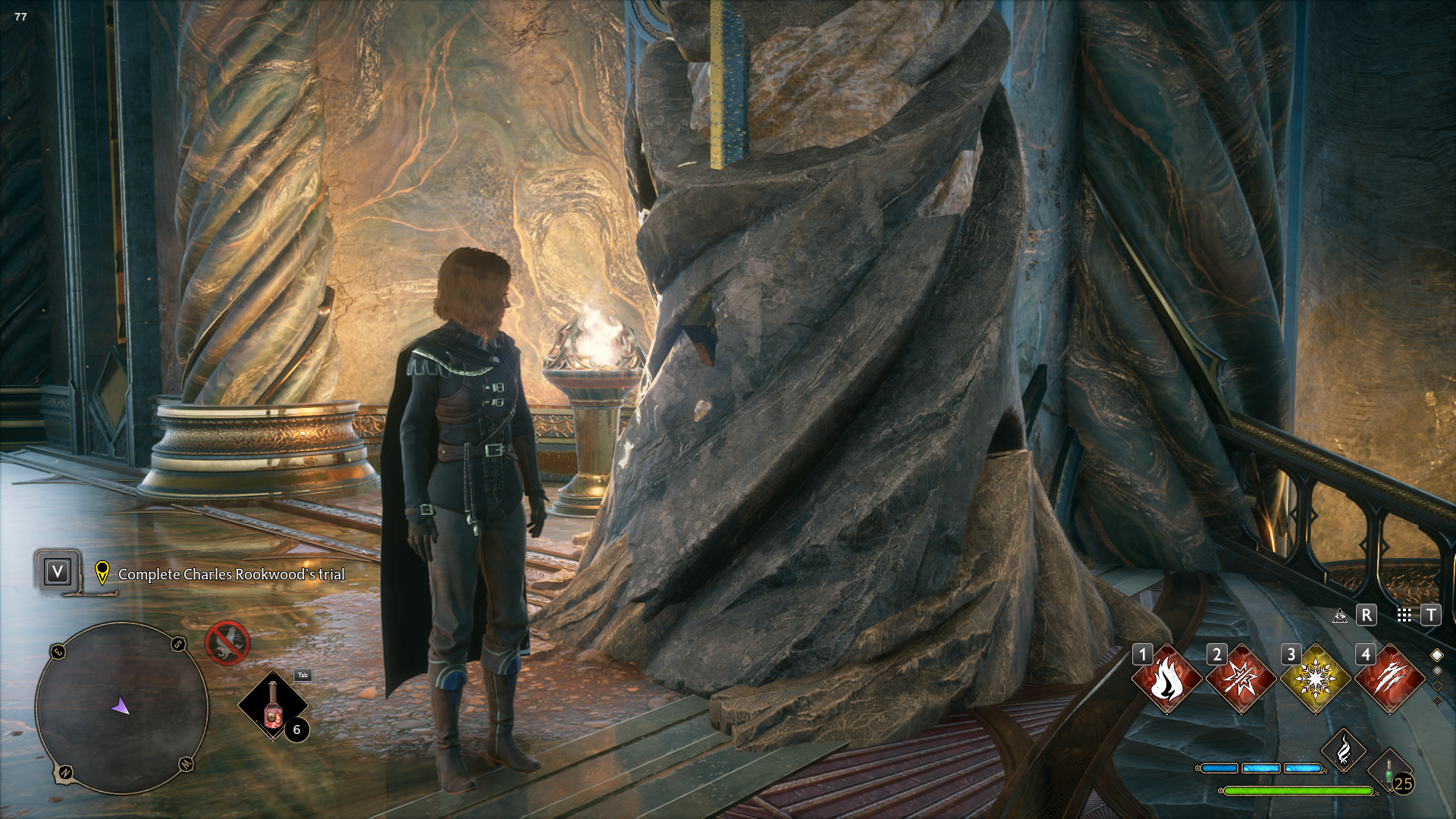
Task: Activate the Expelliarmus spell in slot two
Action: pyautogui.click(x=1241, y=679)
